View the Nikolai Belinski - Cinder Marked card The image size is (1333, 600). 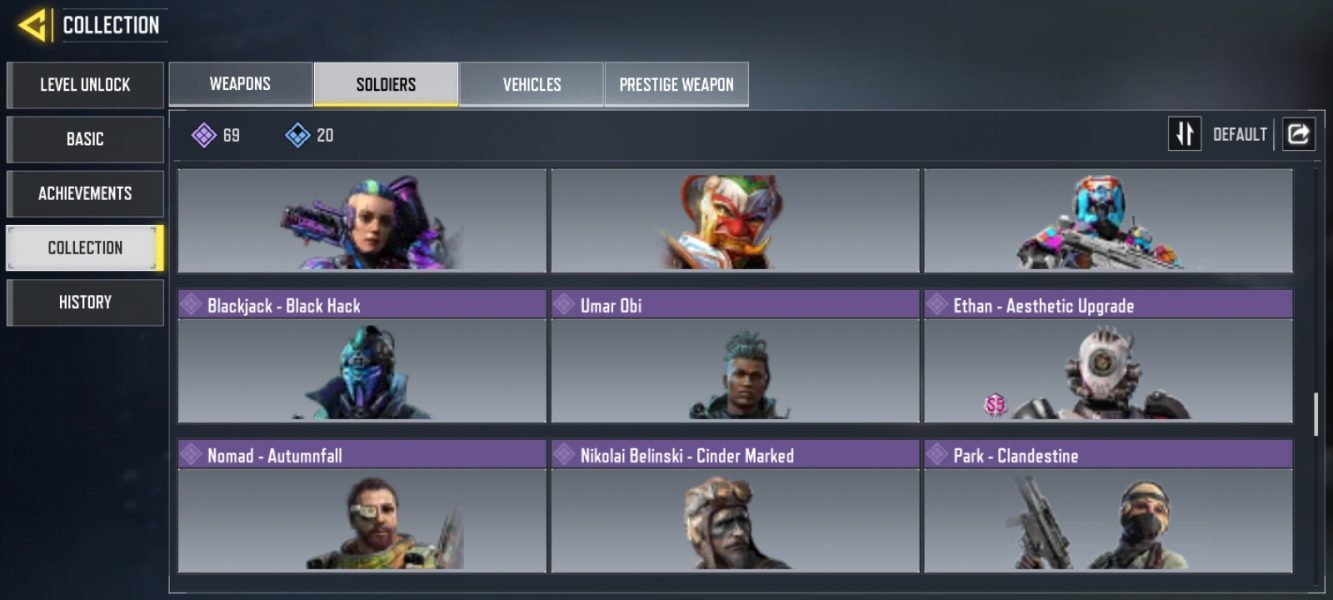coord(735,507)
